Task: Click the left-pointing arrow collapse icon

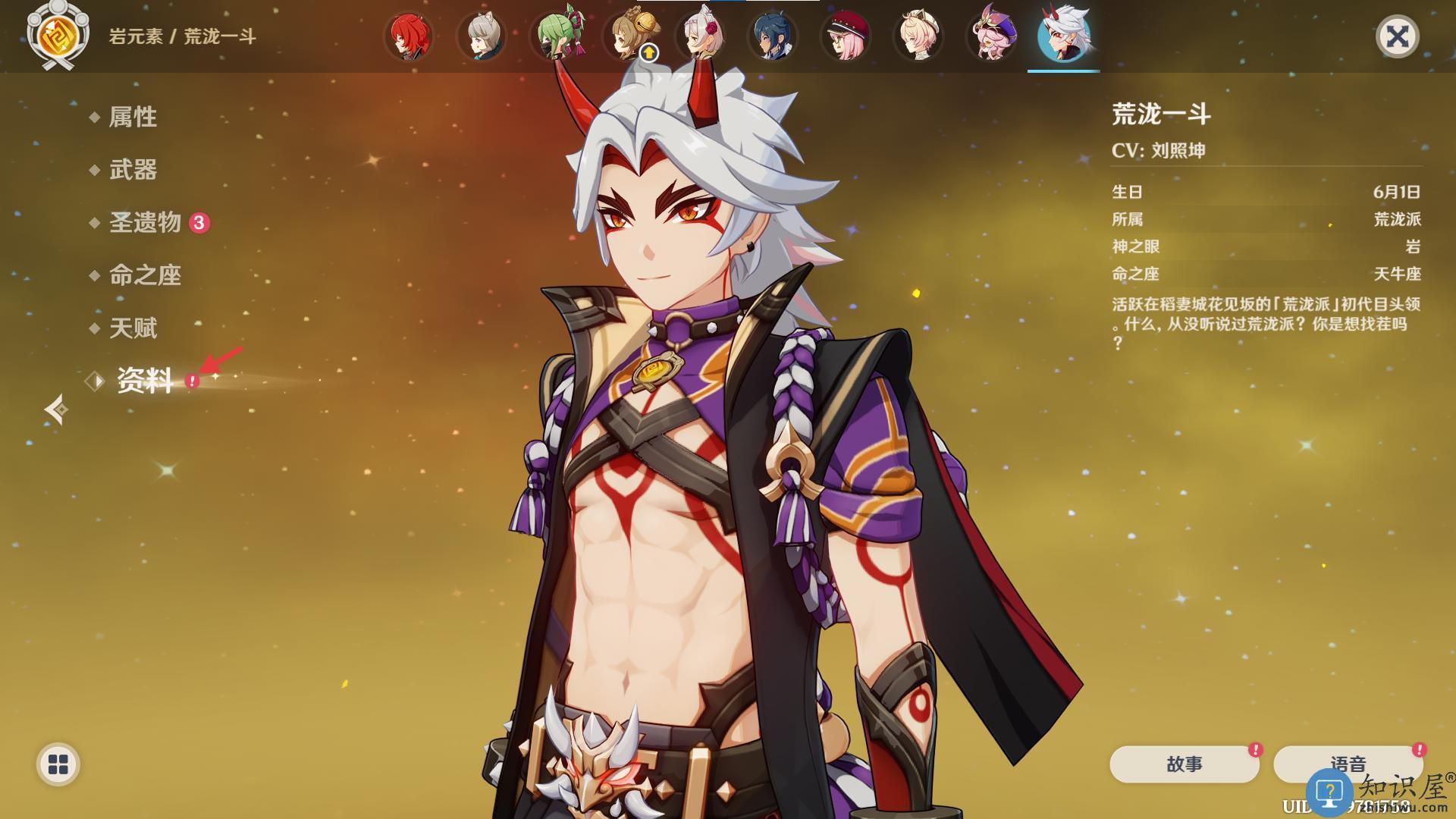Action: point(56,409)
